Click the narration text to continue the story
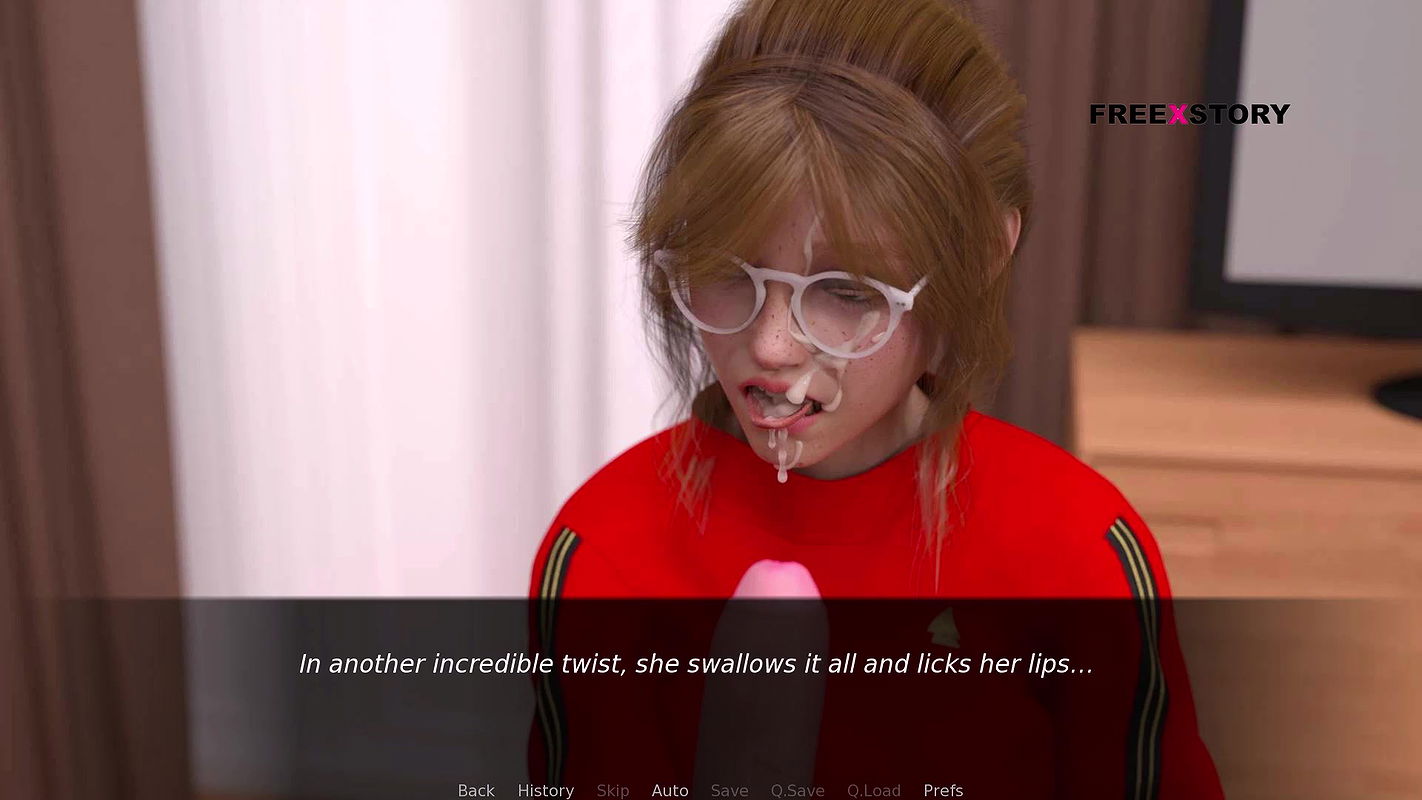1422x800 pixels. tap(696, 662)
